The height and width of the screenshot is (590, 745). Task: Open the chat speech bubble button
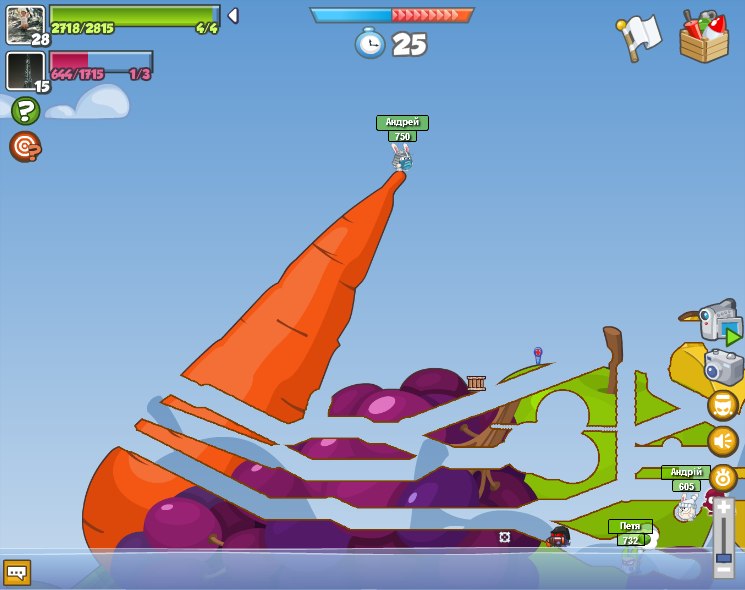click(17, 572)
